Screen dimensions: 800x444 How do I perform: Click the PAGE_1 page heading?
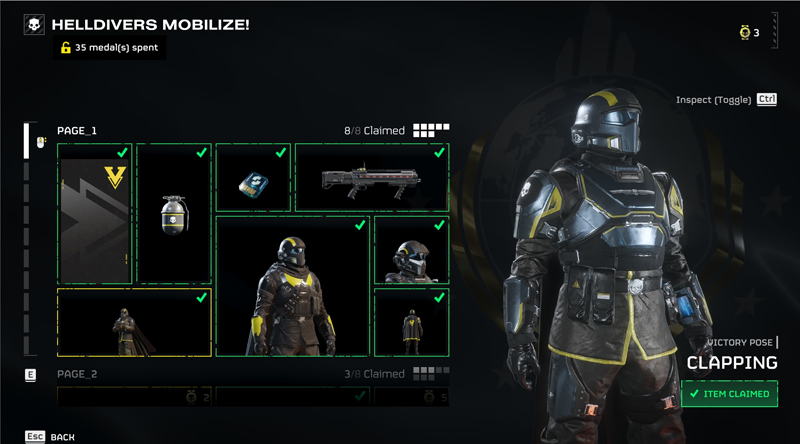76,131
